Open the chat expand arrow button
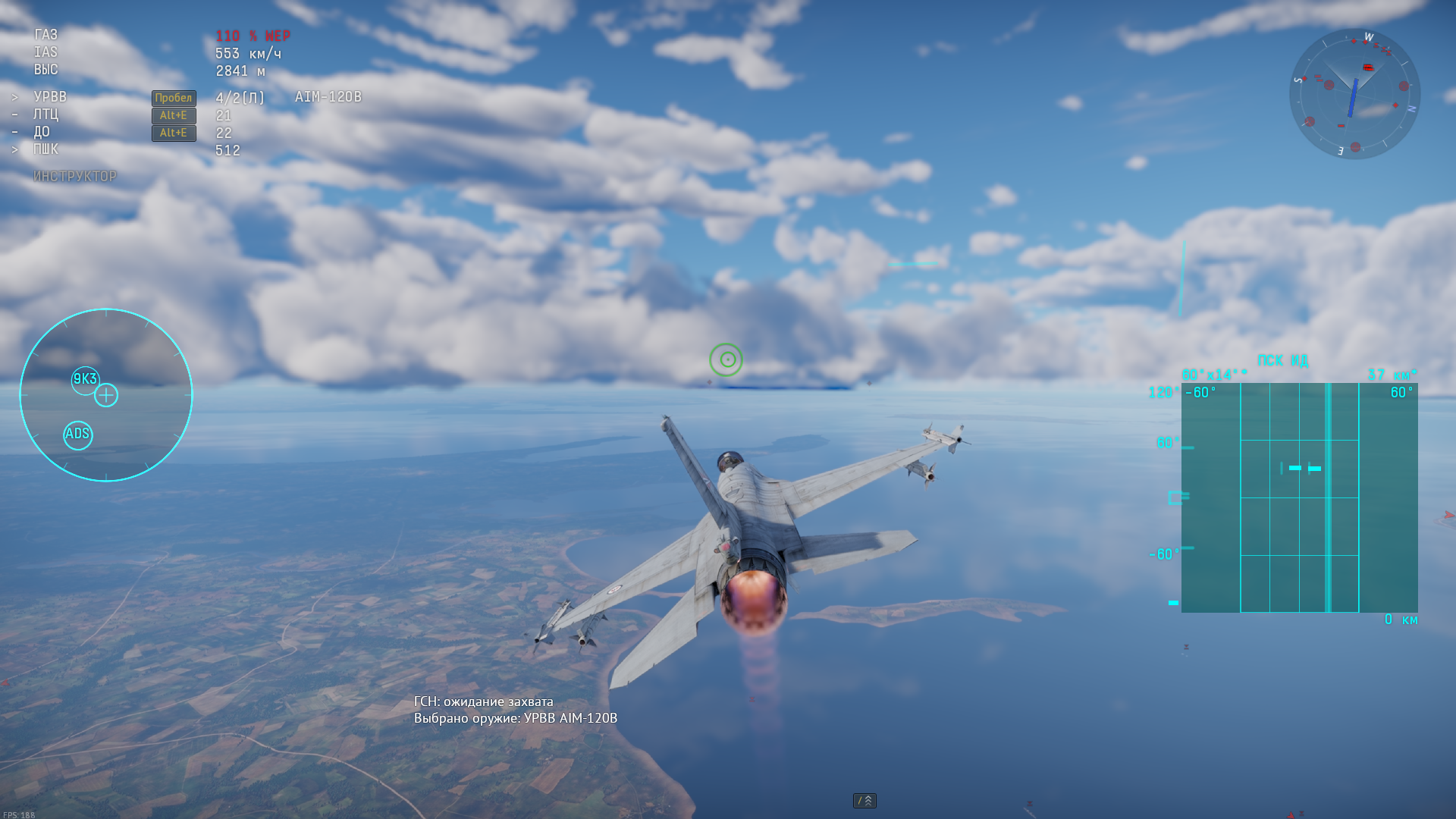Screen dimensions: 1456x819 coord(864,801)
